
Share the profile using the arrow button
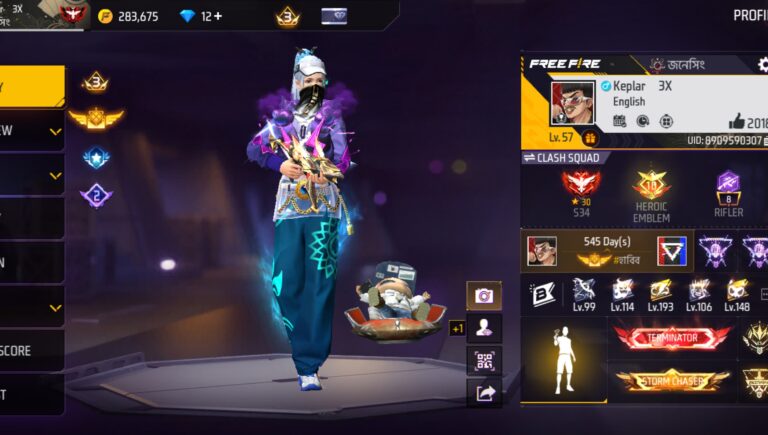pyautogui.click(x=484, y=393)
